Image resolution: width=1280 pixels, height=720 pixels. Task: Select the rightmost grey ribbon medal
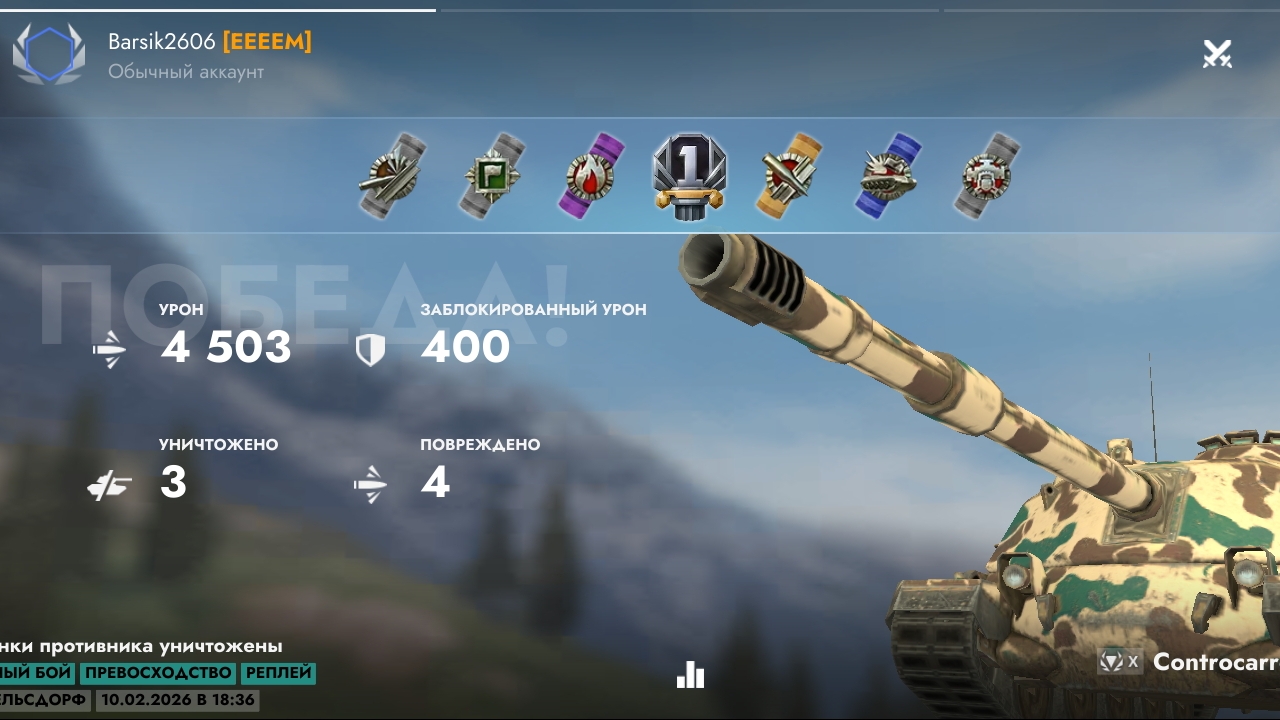[987, 175]
